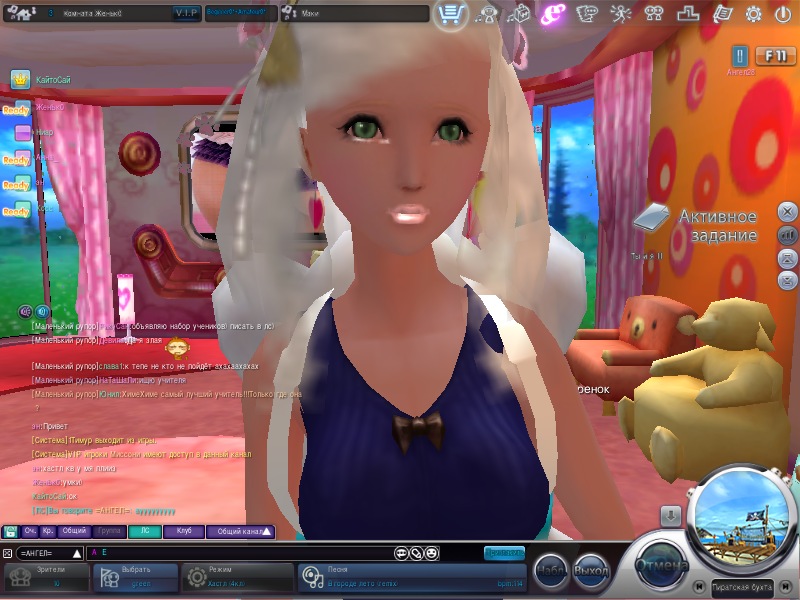This screenshot has height=600, width=800.
Task: Click the Выбрать team button
Action: click(135, 576)
